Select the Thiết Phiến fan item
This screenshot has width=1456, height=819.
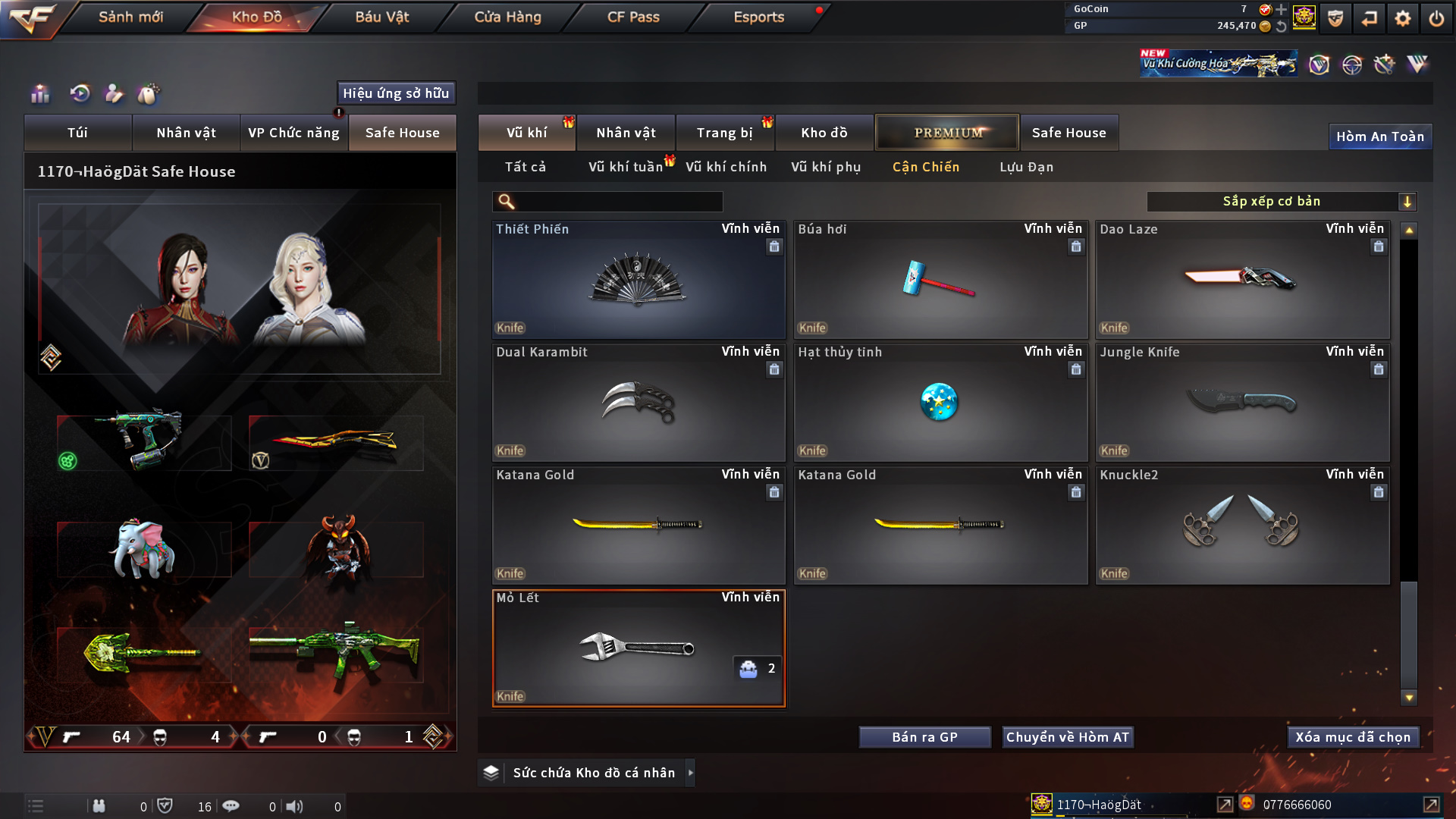pos(638,281)
